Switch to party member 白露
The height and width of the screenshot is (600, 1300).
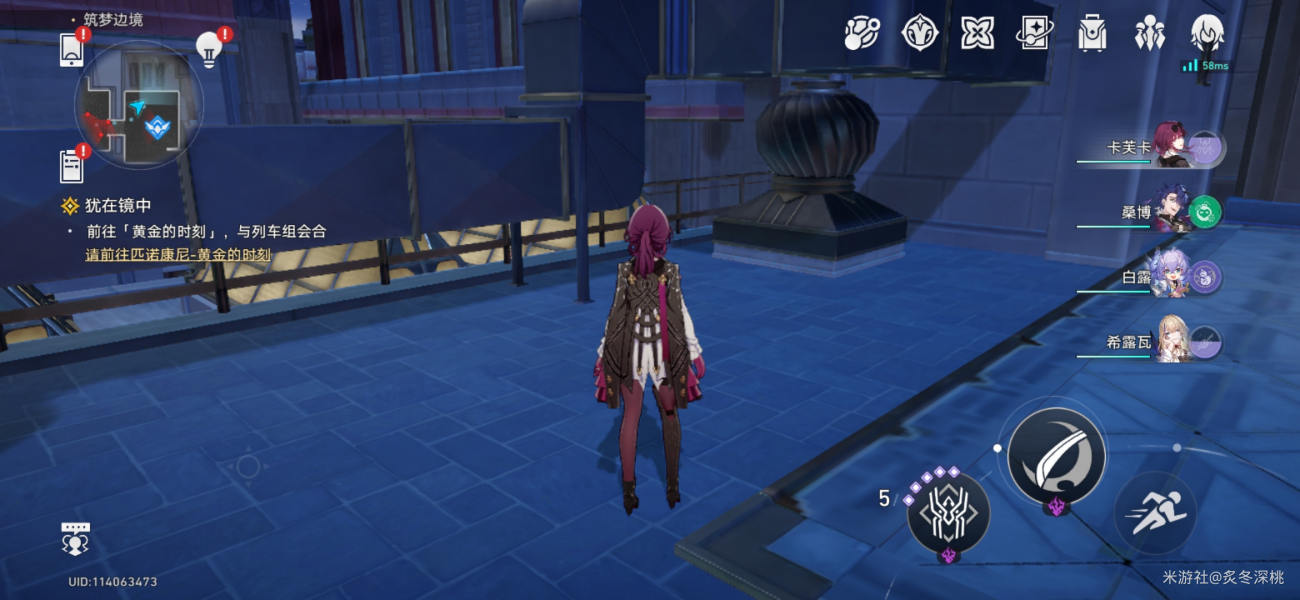1170,277
